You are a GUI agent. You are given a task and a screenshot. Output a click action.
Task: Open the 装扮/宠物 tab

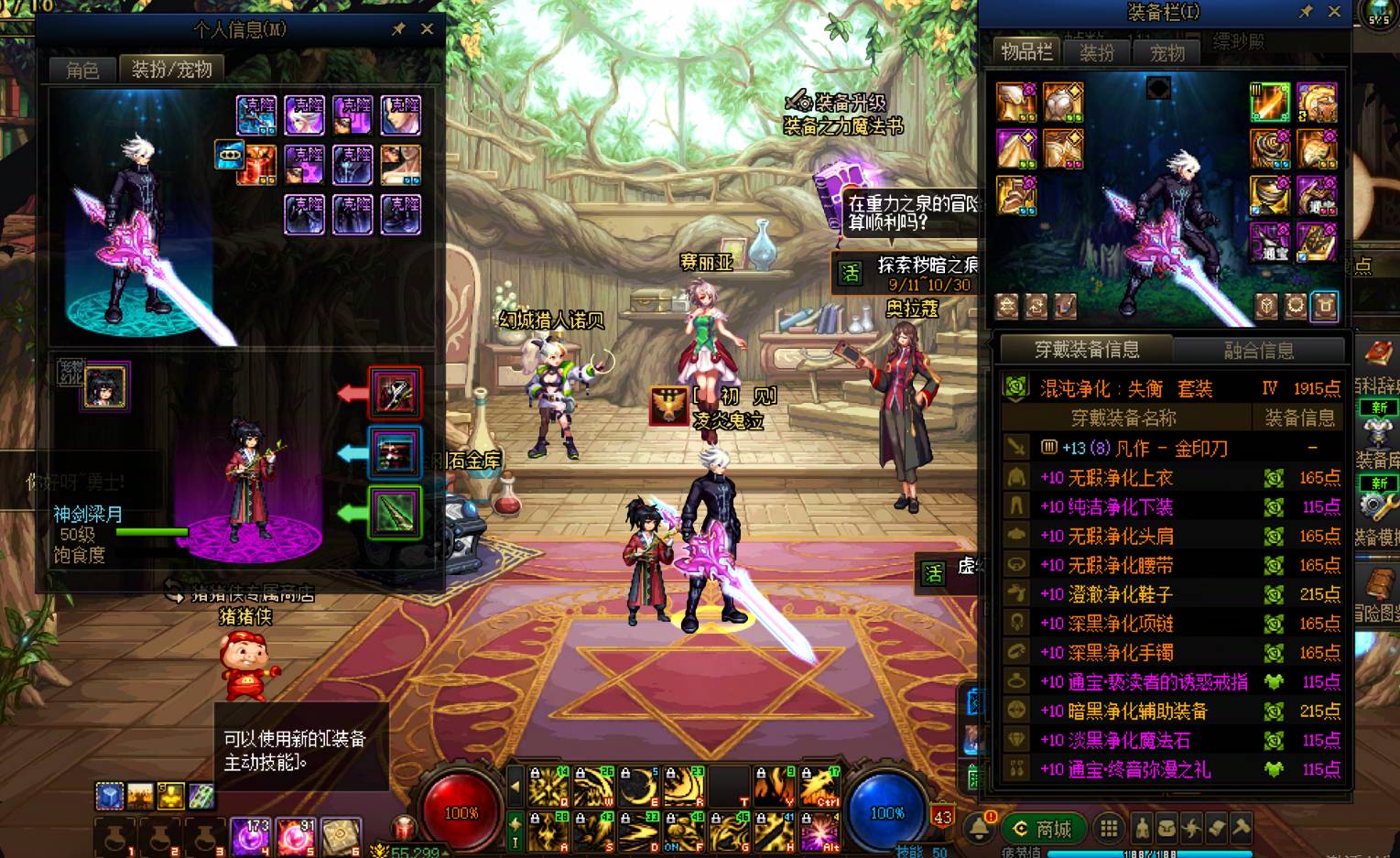click(171, 70)
